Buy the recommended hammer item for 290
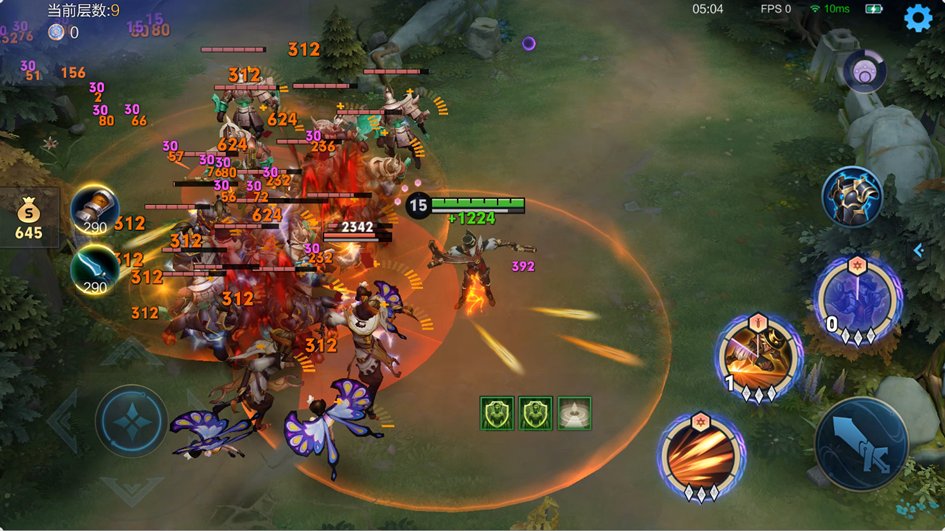 tap(94, 208)
